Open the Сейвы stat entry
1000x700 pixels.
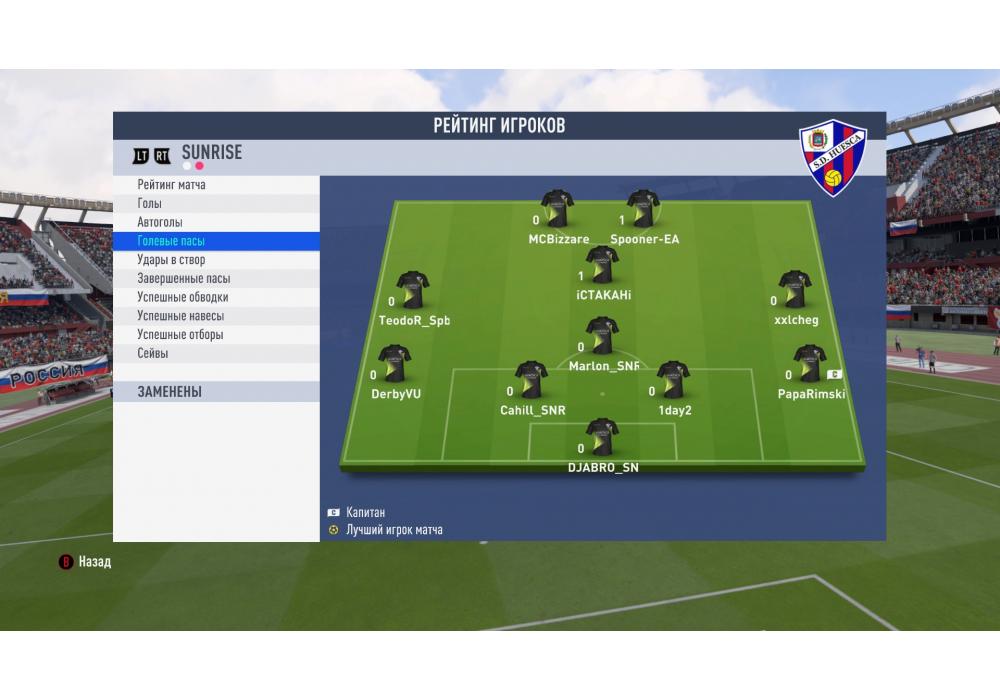click(216, 353)
